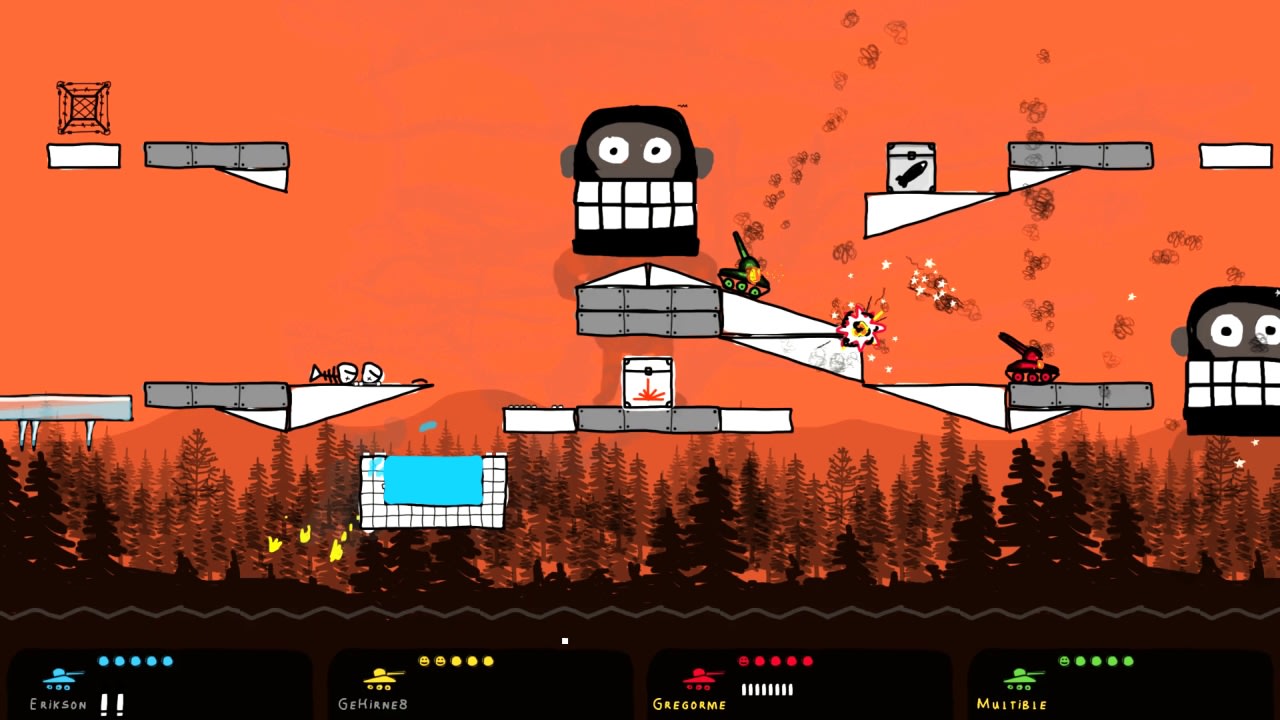Click Gregorme's red tank icon
Viewport: 1280px width, 720px height.
(x=697, y=682)
